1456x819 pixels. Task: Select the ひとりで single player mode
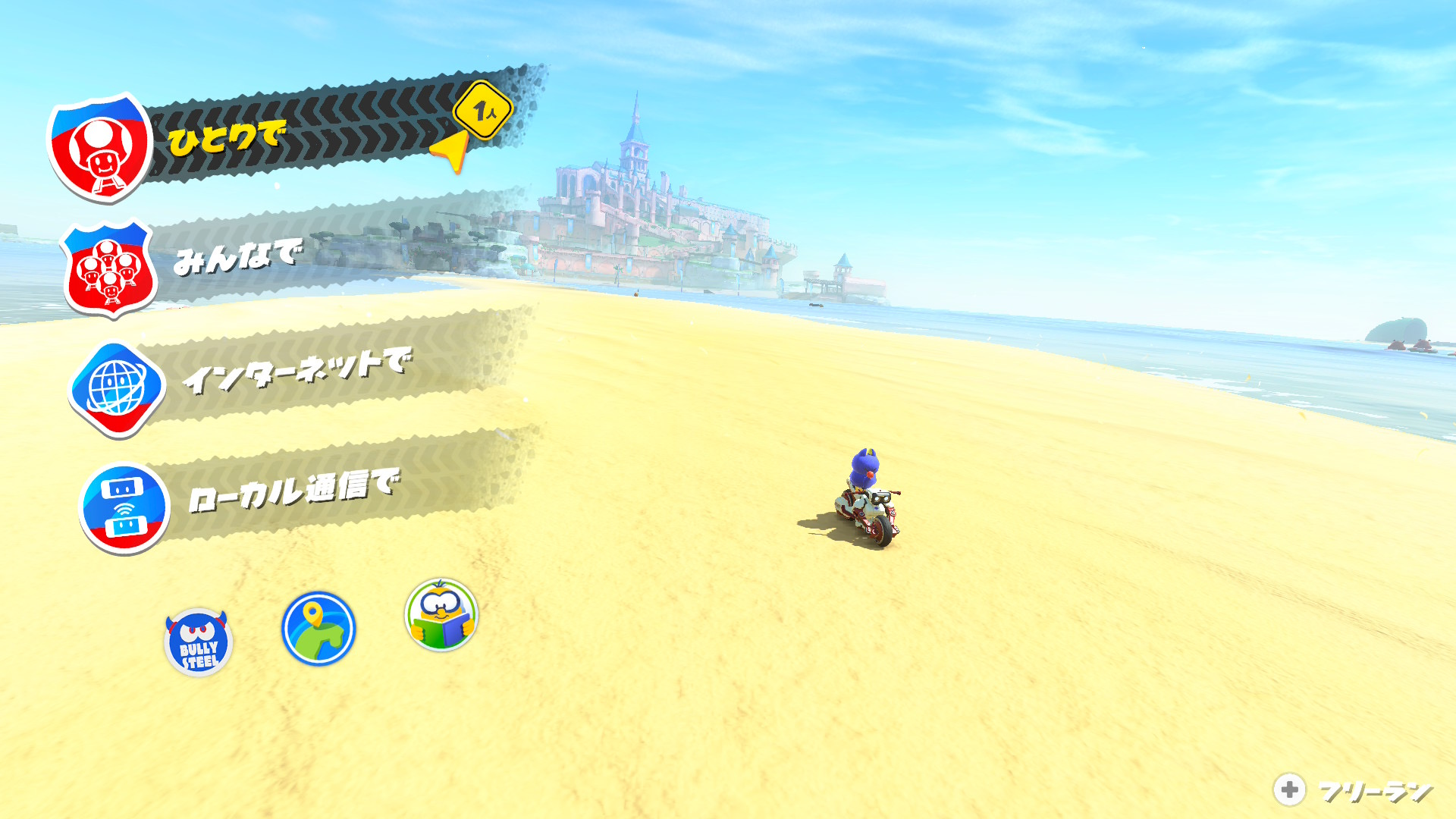pos(227,139)
